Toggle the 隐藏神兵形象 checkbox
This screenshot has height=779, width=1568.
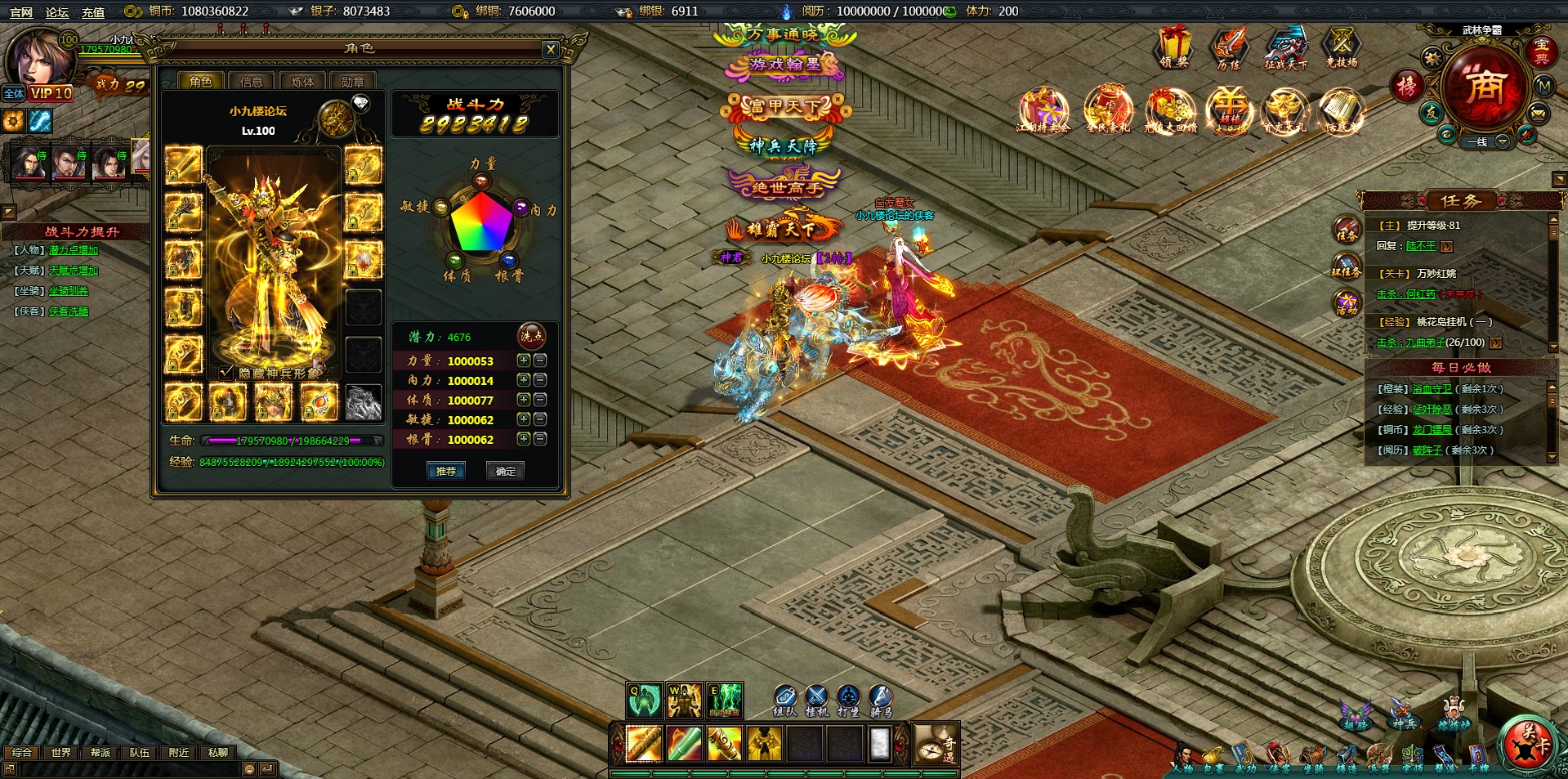coord(226,373)
